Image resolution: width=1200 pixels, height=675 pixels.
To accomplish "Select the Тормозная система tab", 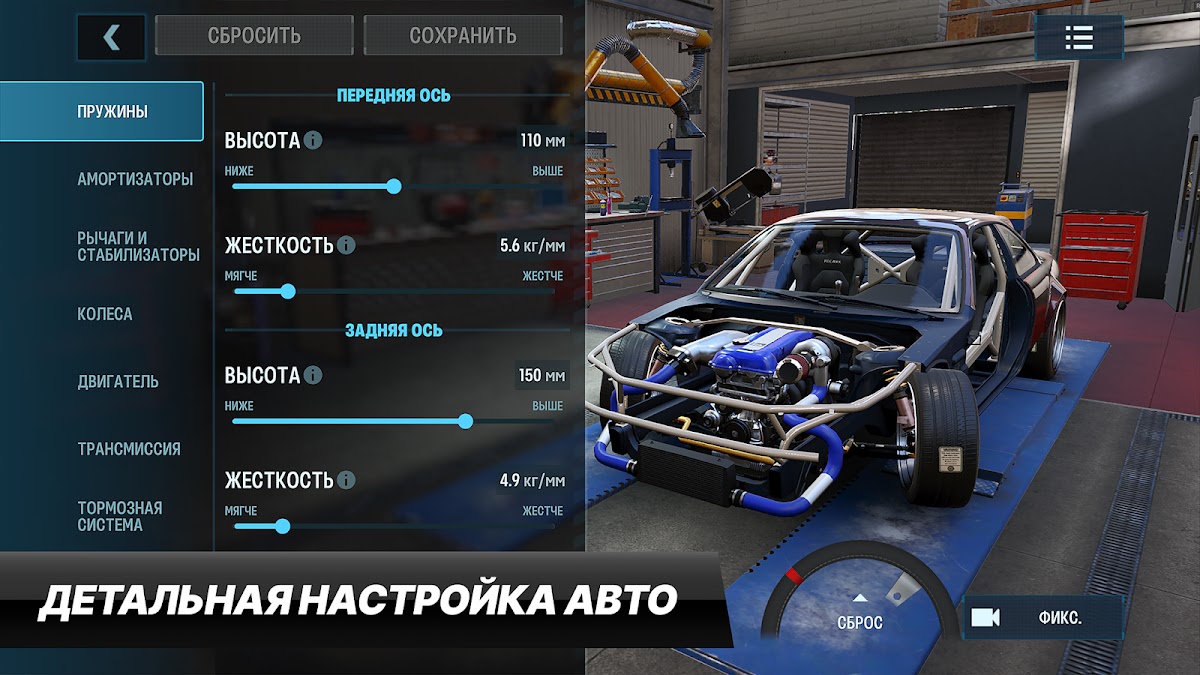I will pyautogui.click(x=120, y=516).
